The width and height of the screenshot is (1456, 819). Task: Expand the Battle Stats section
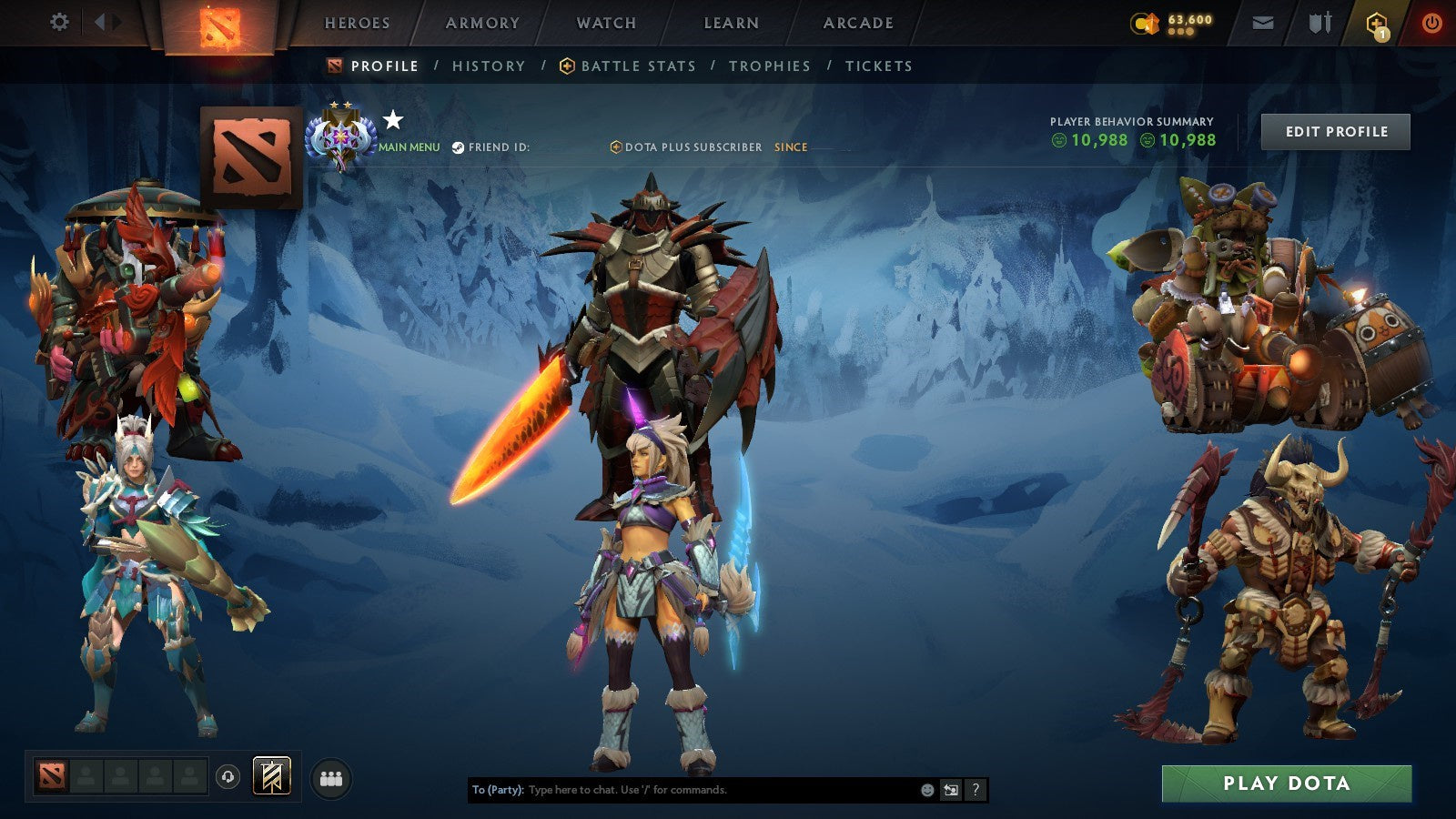click(x=638, y=66)
